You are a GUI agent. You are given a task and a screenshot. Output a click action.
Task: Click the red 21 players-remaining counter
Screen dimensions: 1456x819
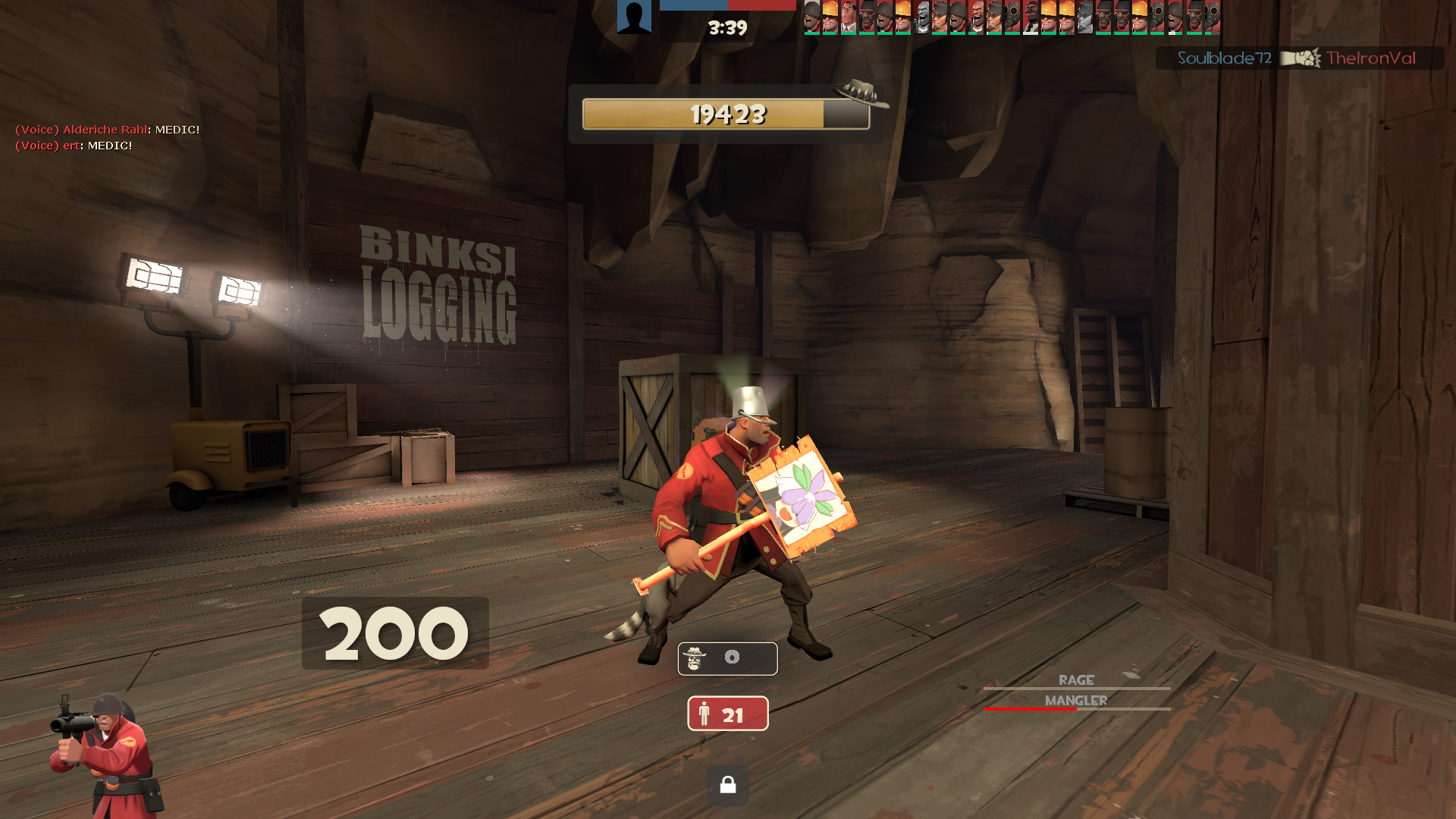[727, 713]
